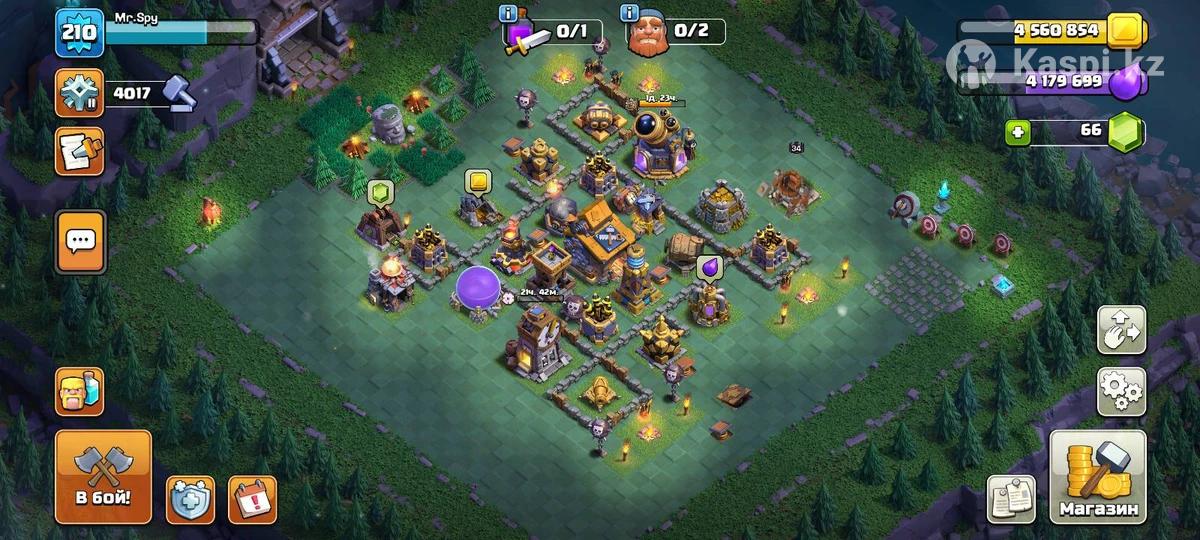Show info for the 0/2 builder counter
1200x540 pixels.
tap(630, 14)
